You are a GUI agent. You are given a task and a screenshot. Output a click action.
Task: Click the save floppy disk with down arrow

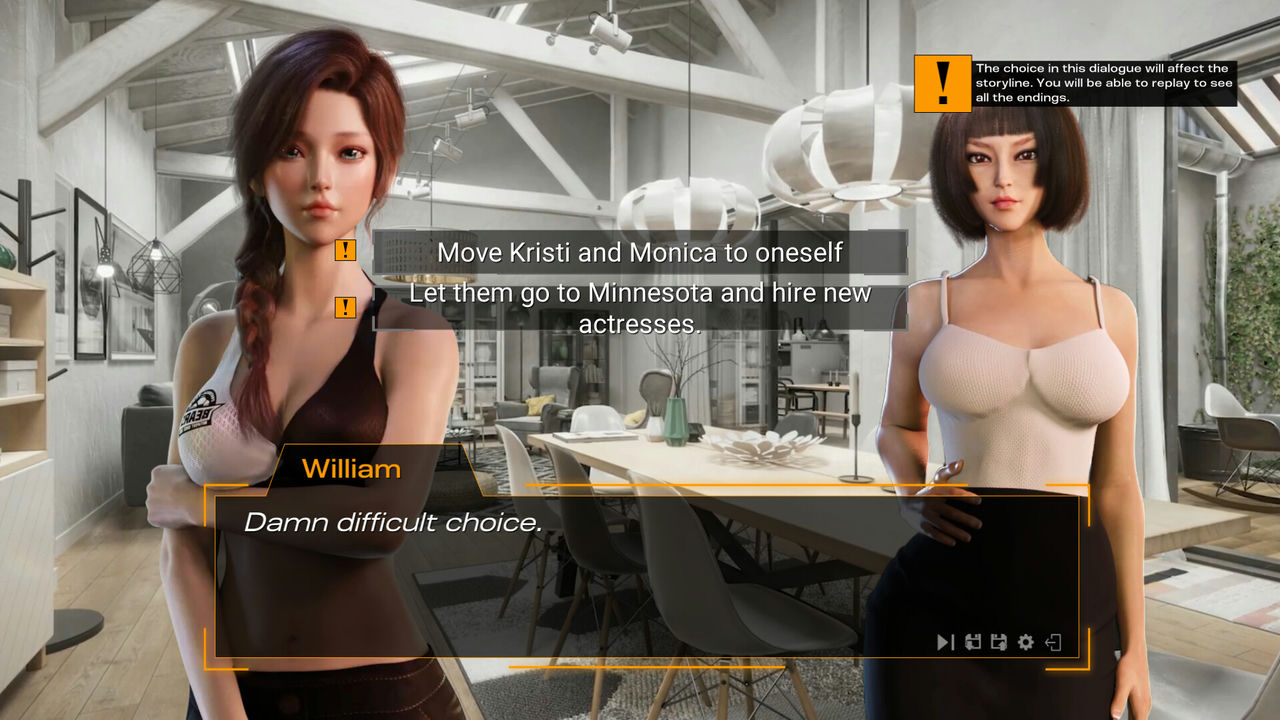(973, 642)
